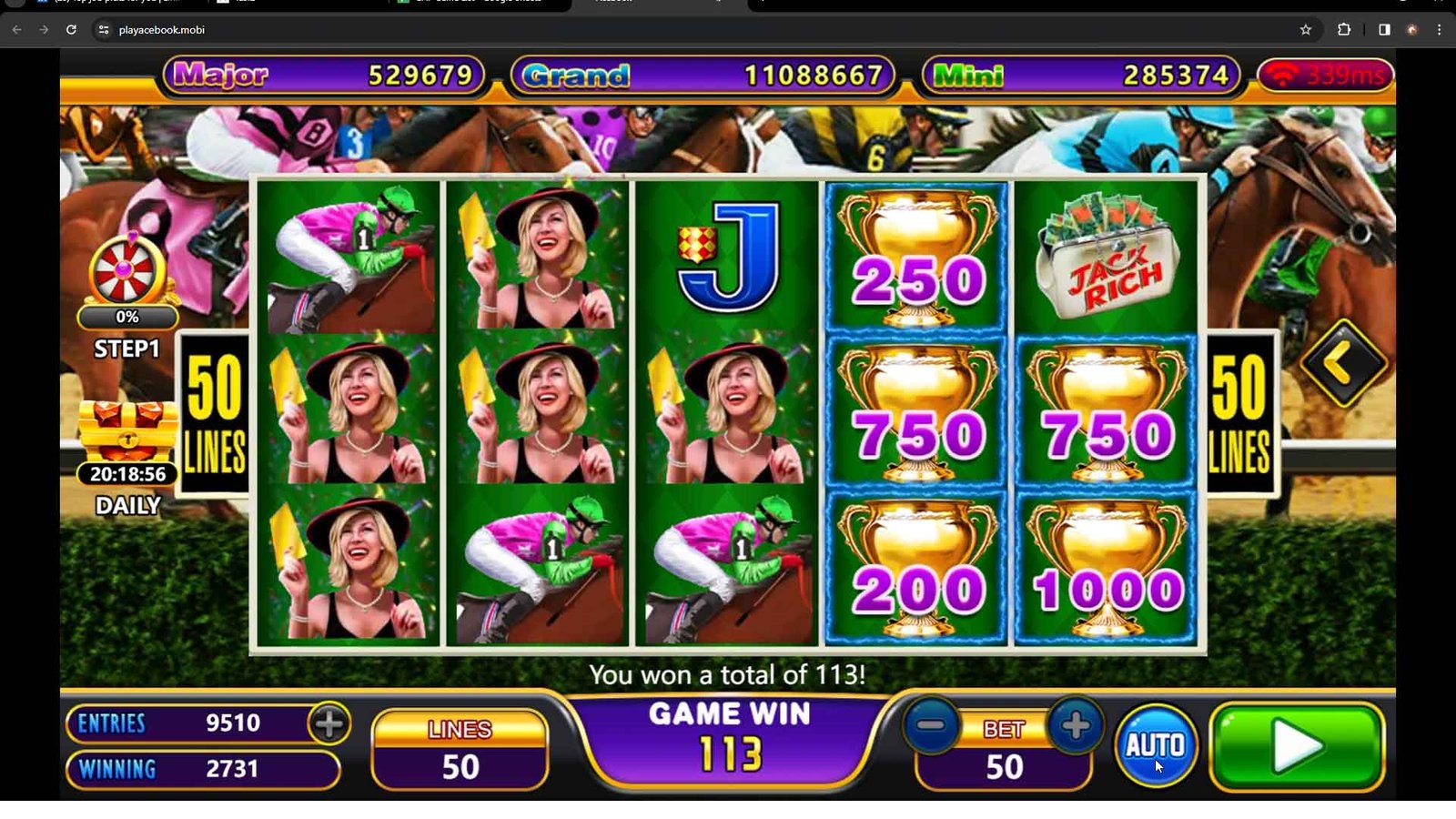
Task: Open the STEP1 bonus wheel
Action: [127, 274]
